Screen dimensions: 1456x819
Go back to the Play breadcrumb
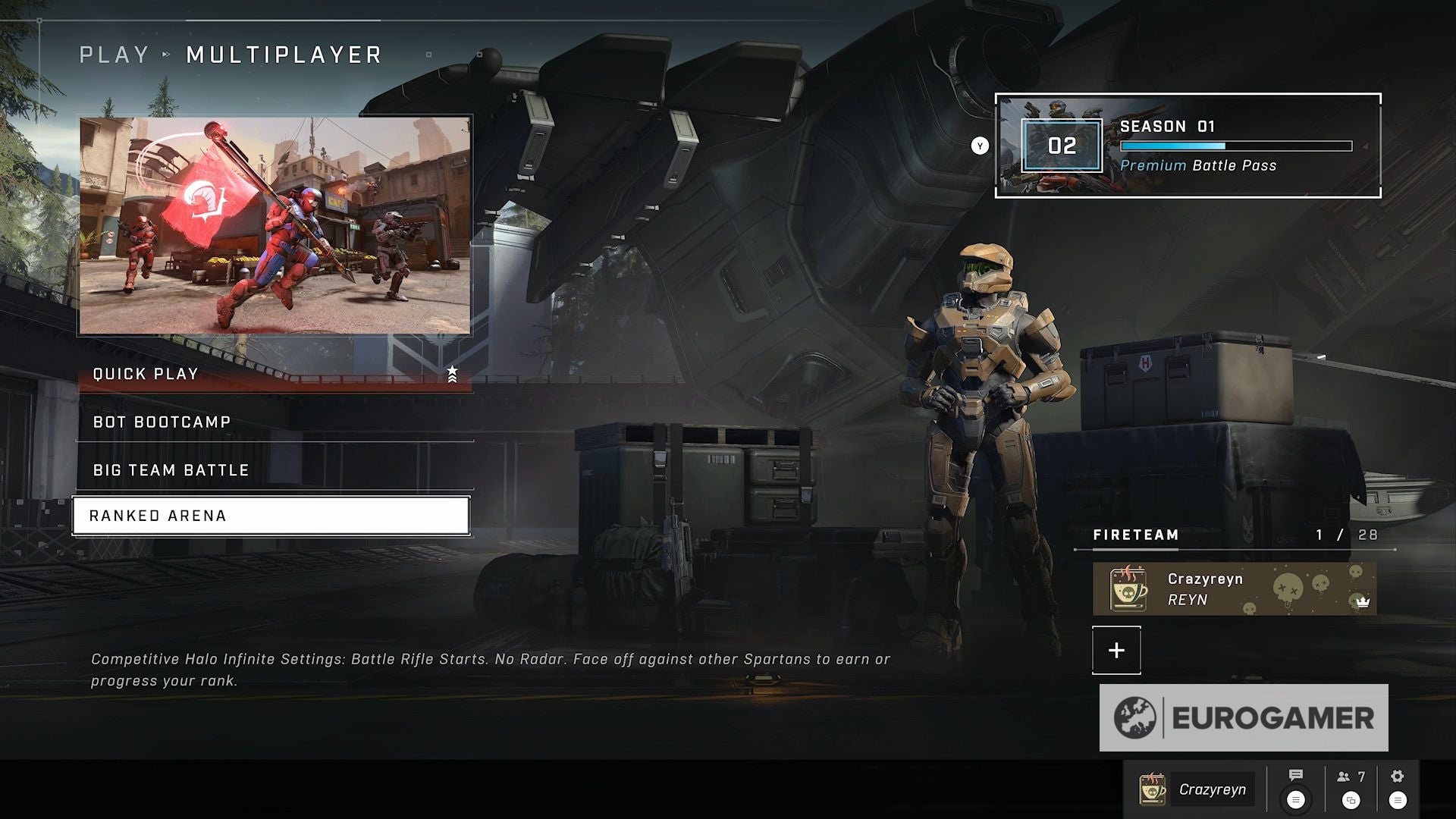(x=115, y=55)
